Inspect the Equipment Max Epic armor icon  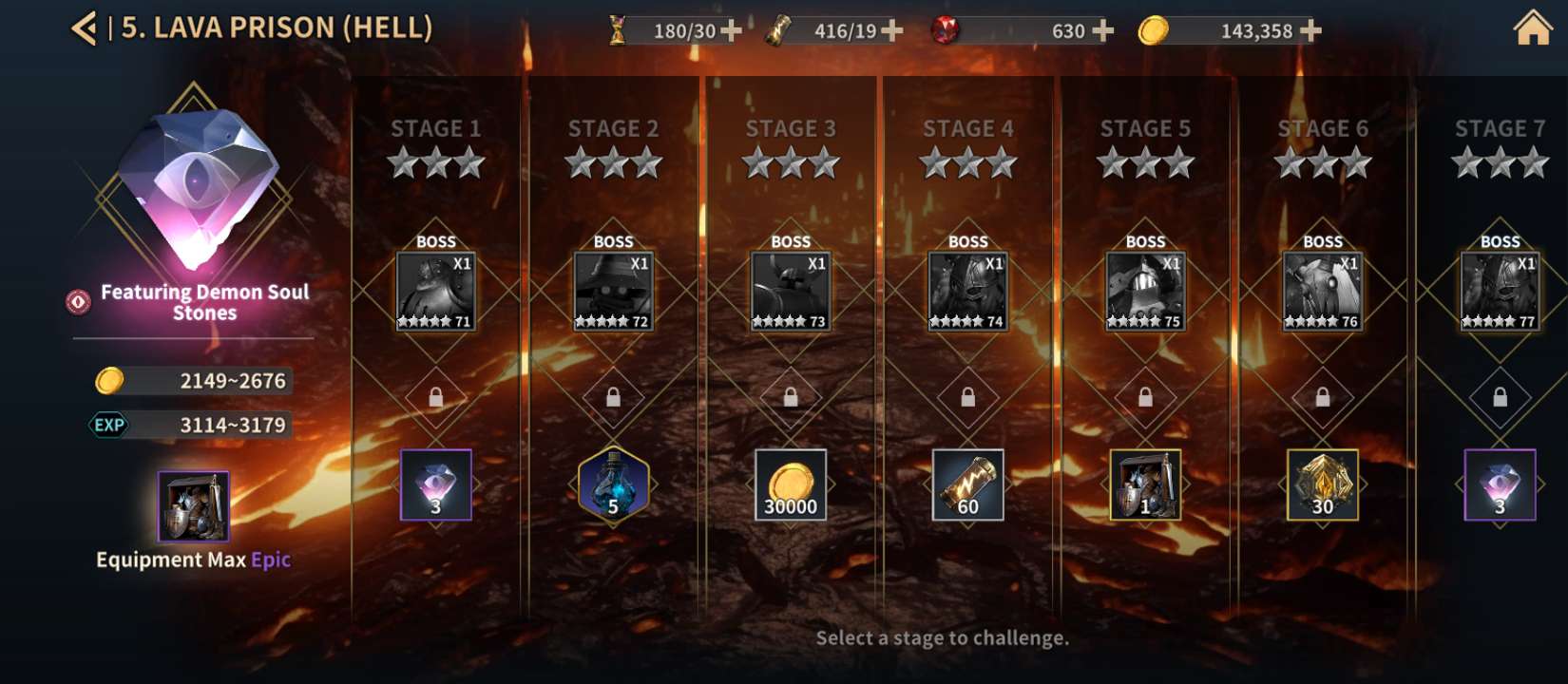[x=193, y=505]
